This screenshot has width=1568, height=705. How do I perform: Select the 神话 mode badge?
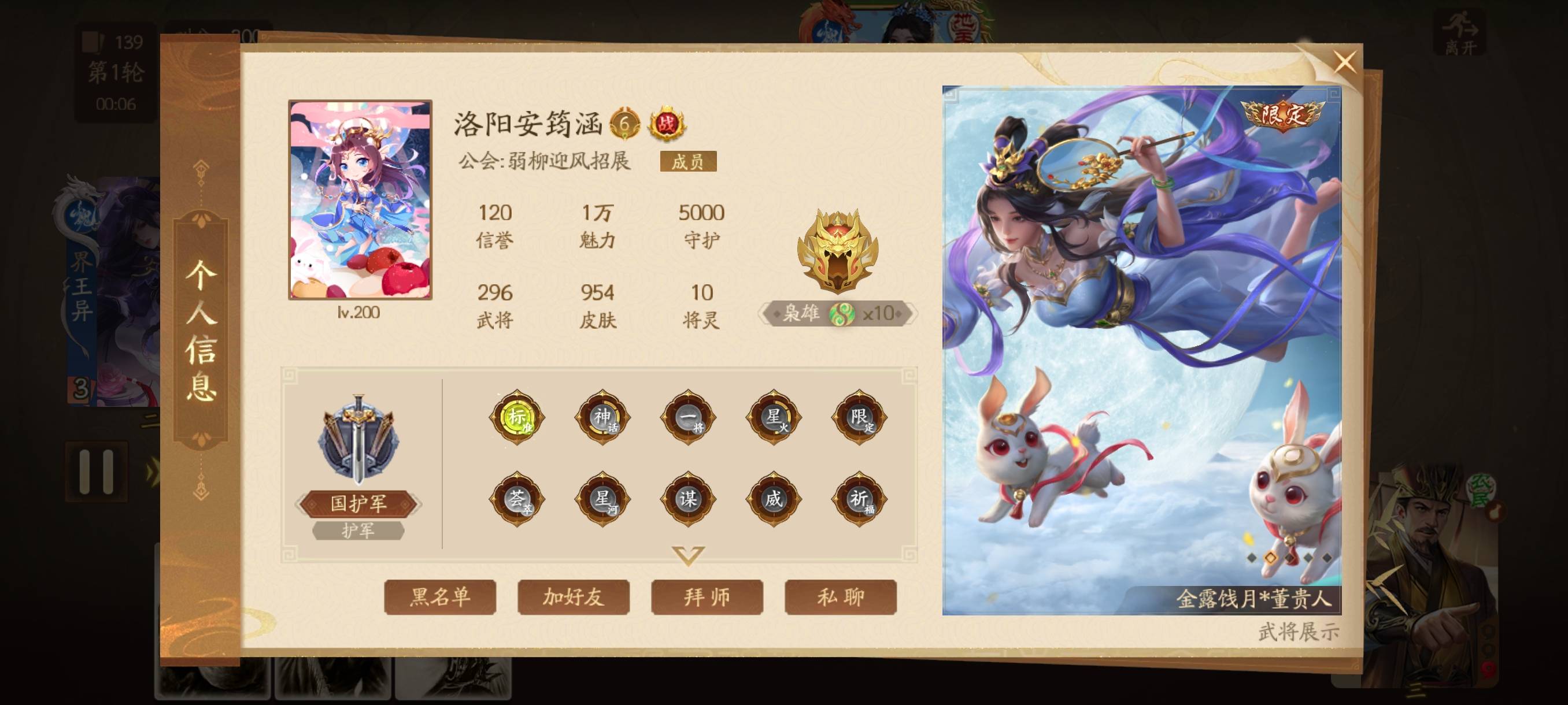click(602, 417)
